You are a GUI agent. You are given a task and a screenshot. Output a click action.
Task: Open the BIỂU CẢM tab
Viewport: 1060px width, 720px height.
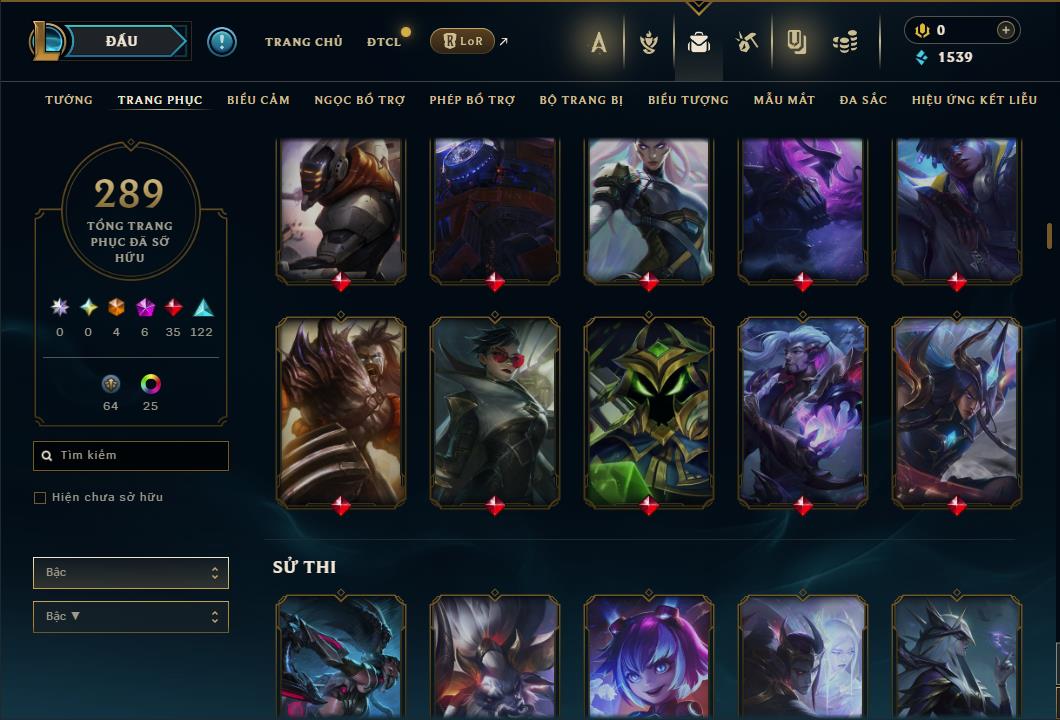point(258,100)
